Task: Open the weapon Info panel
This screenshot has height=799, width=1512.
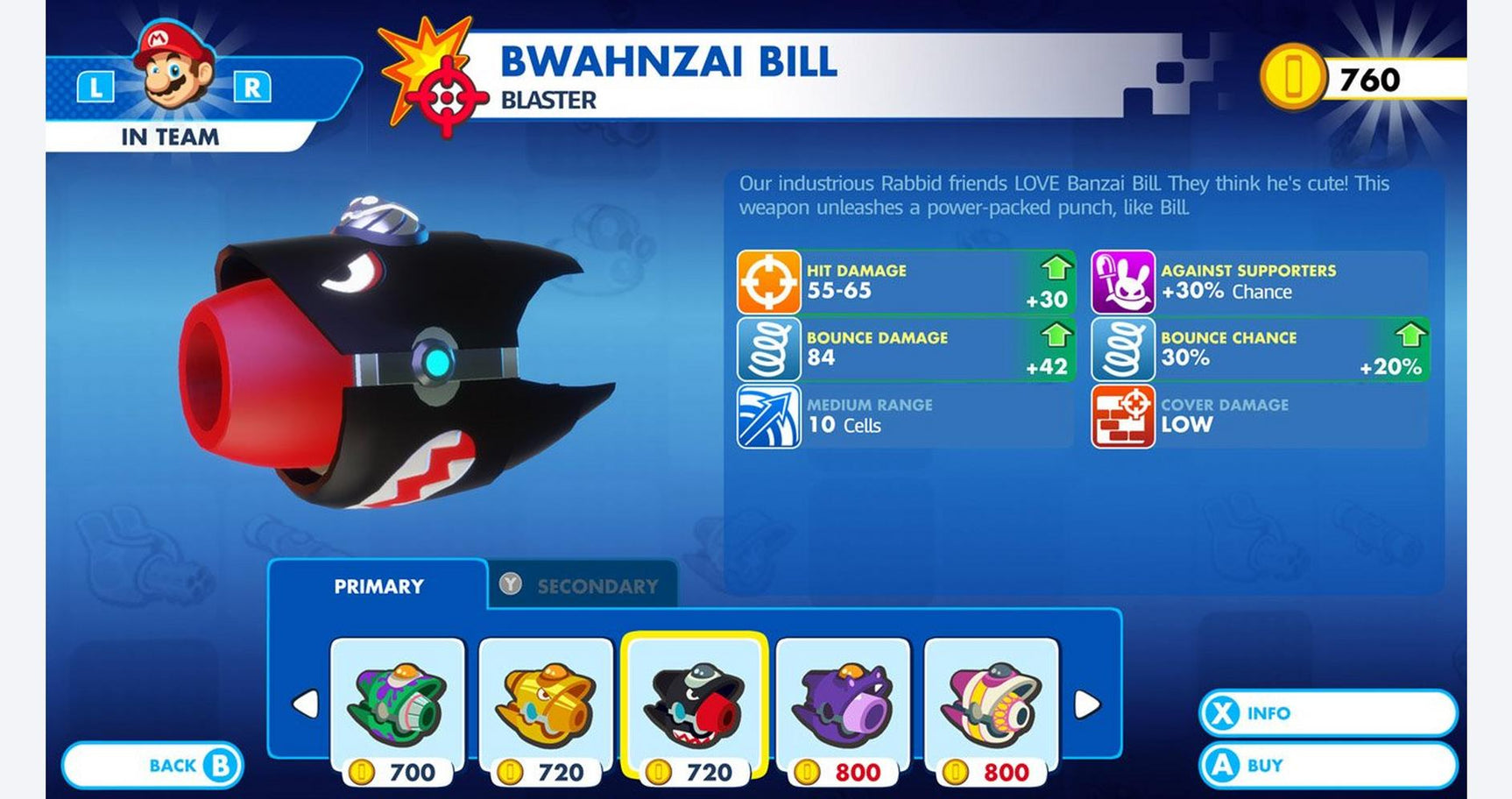Action: click(x=1326, y=713)
